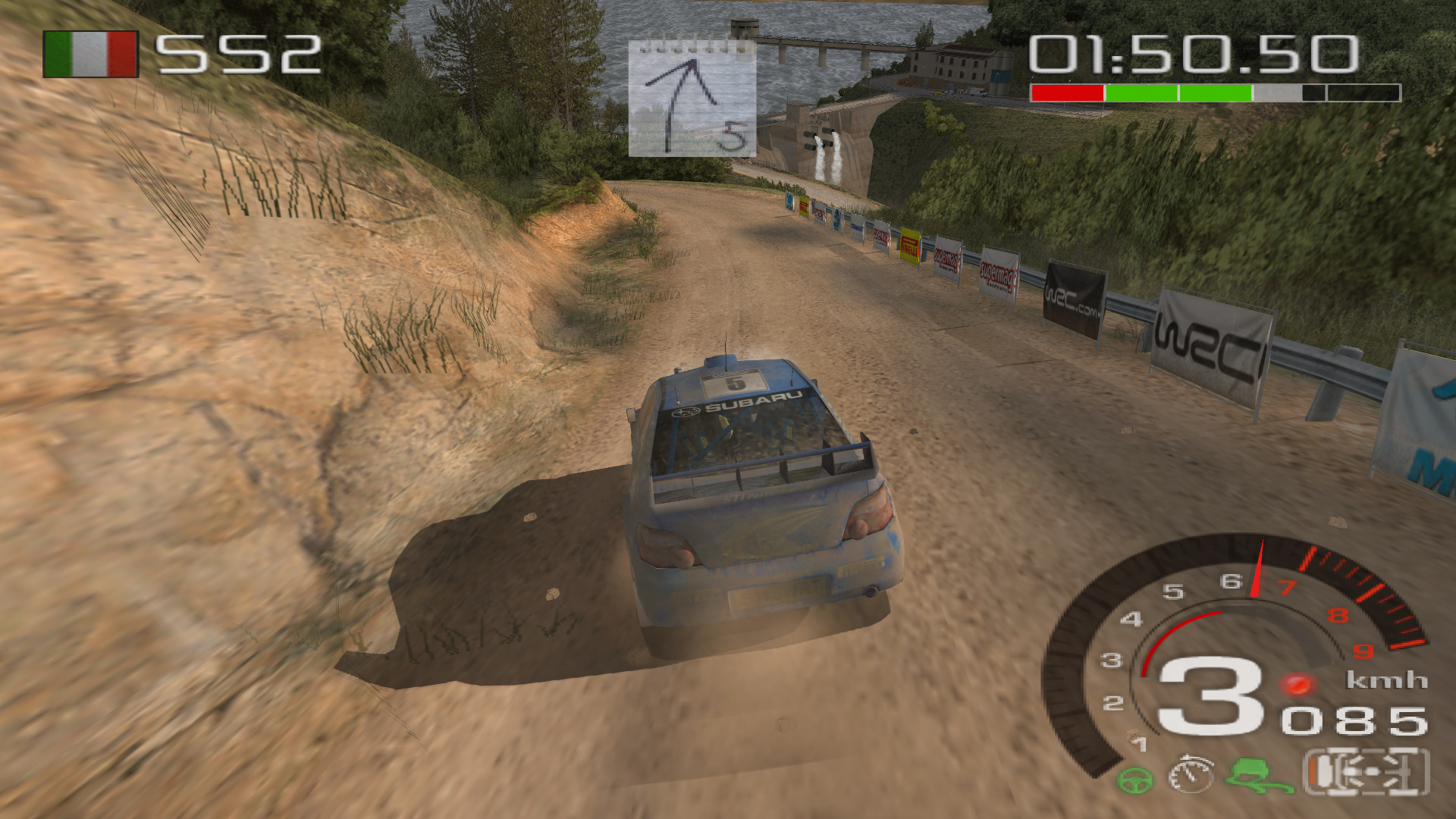The image size is (1456, 819).
Task: Open the car chassis damage diagram
Action: 1367,773
